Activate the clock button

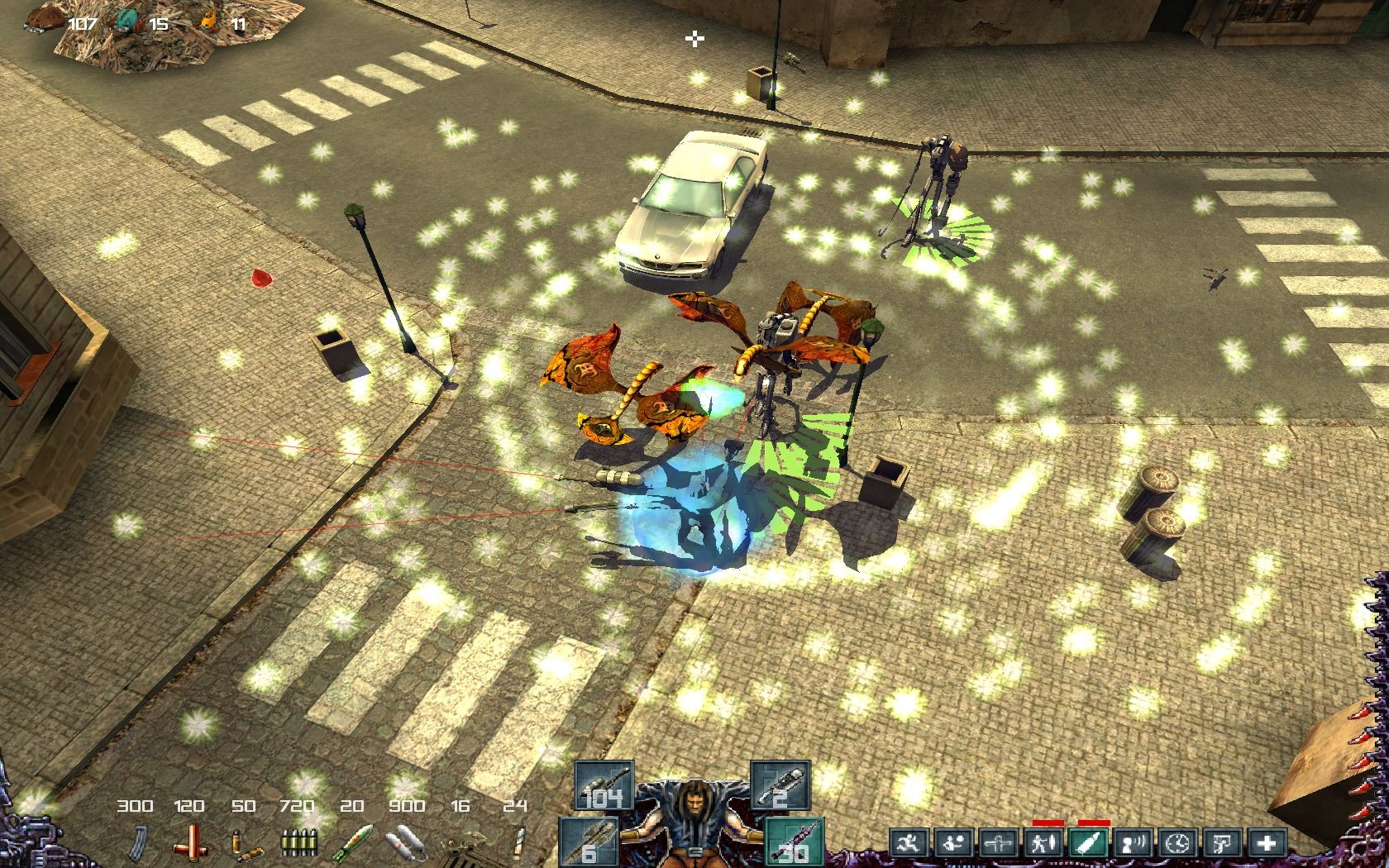click(x=1177, y=844)
